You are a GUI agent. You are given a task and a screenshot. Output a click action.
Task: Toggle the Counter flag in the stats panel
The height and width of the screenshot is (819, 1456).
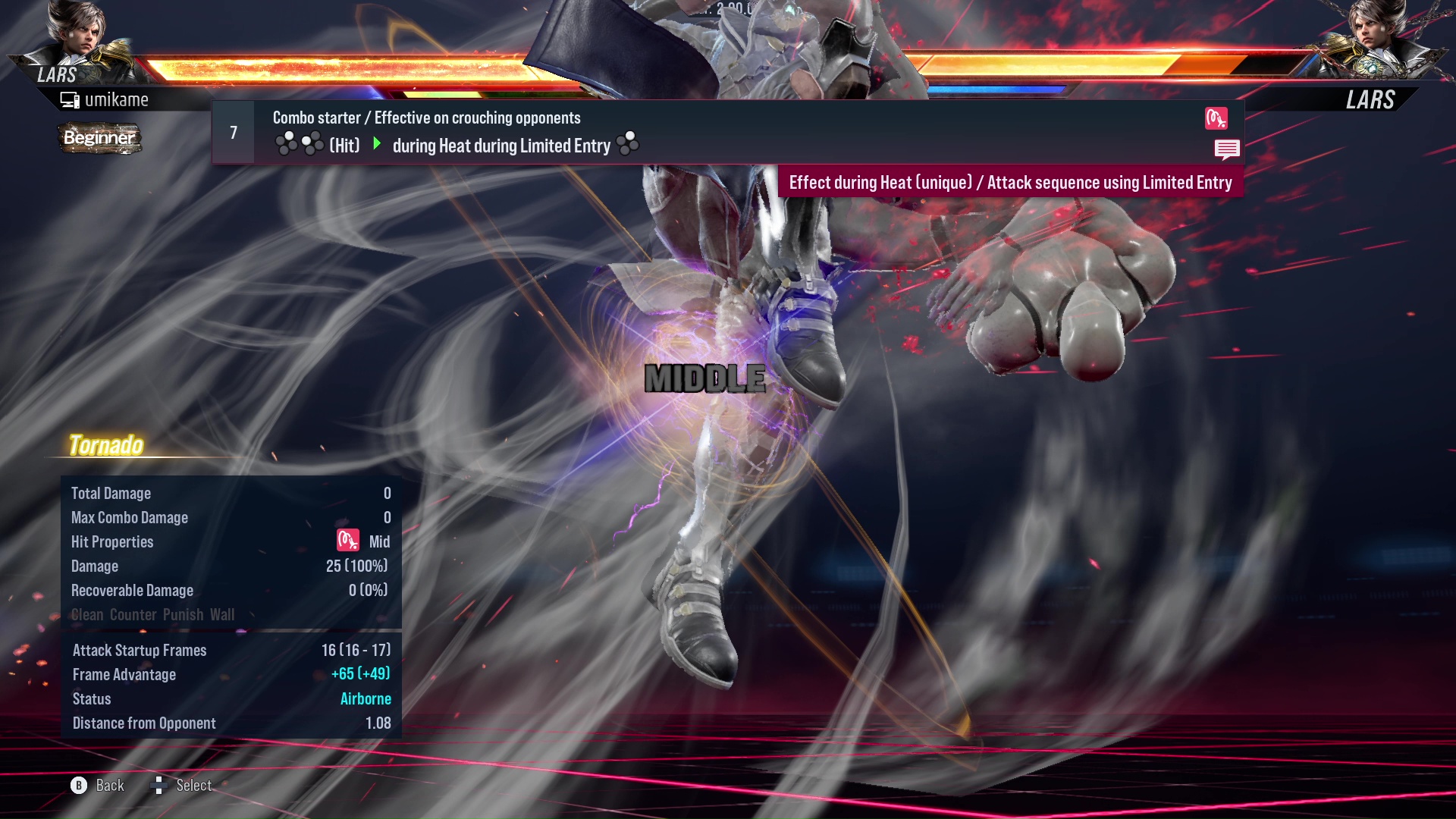(133, 614)
